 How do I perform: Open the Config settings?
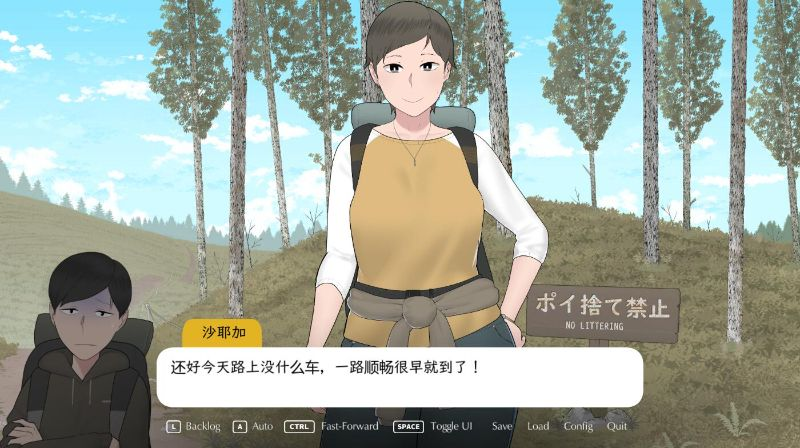[578, 426]
